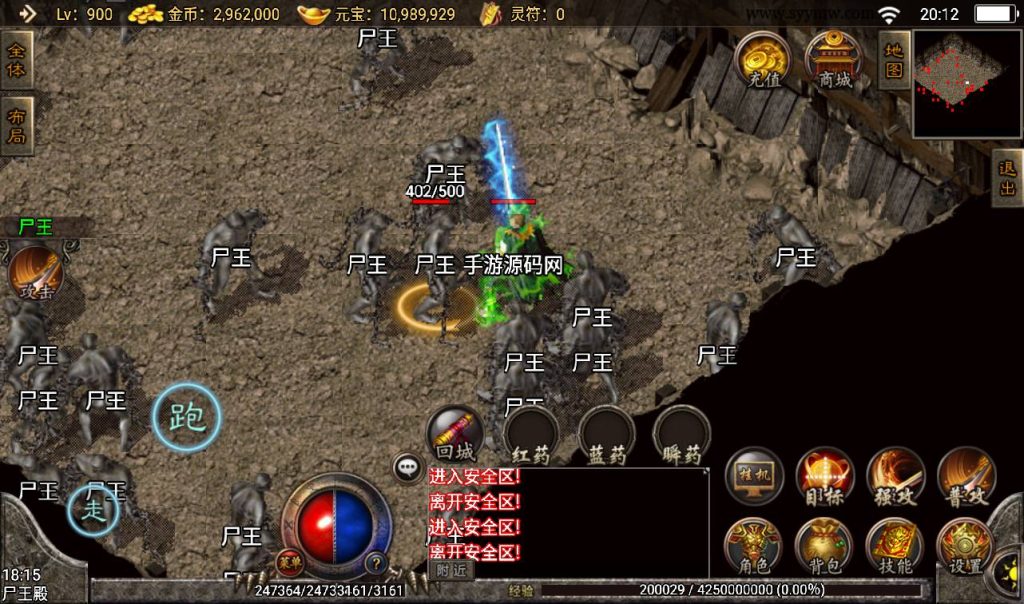Open the 商城 store
The height and width of the screenshot is (604, 1024).
834,60
